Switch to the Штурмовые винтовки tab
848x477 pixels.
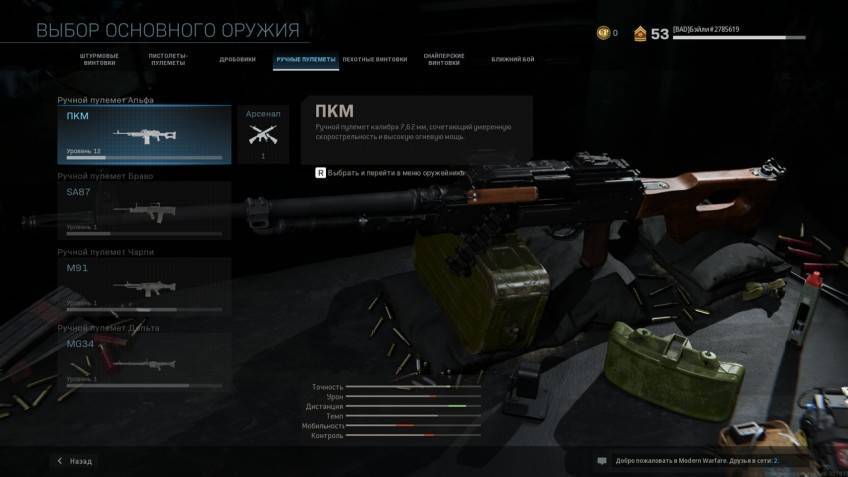pos(97,60)
